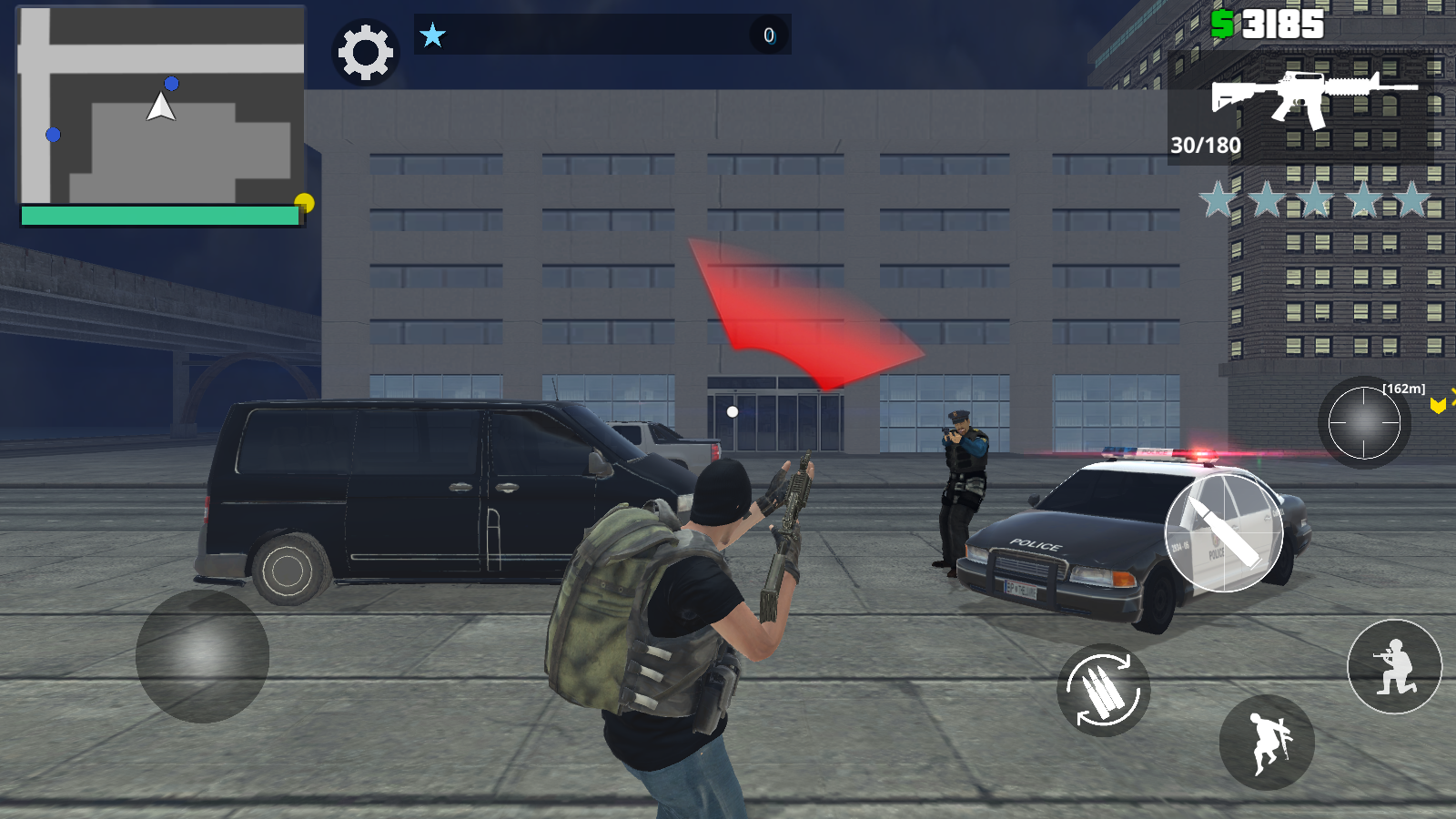Enable aiming via the scope toggle
The width and height of the screenshot is (1456, 819).
click(1364, 421)
